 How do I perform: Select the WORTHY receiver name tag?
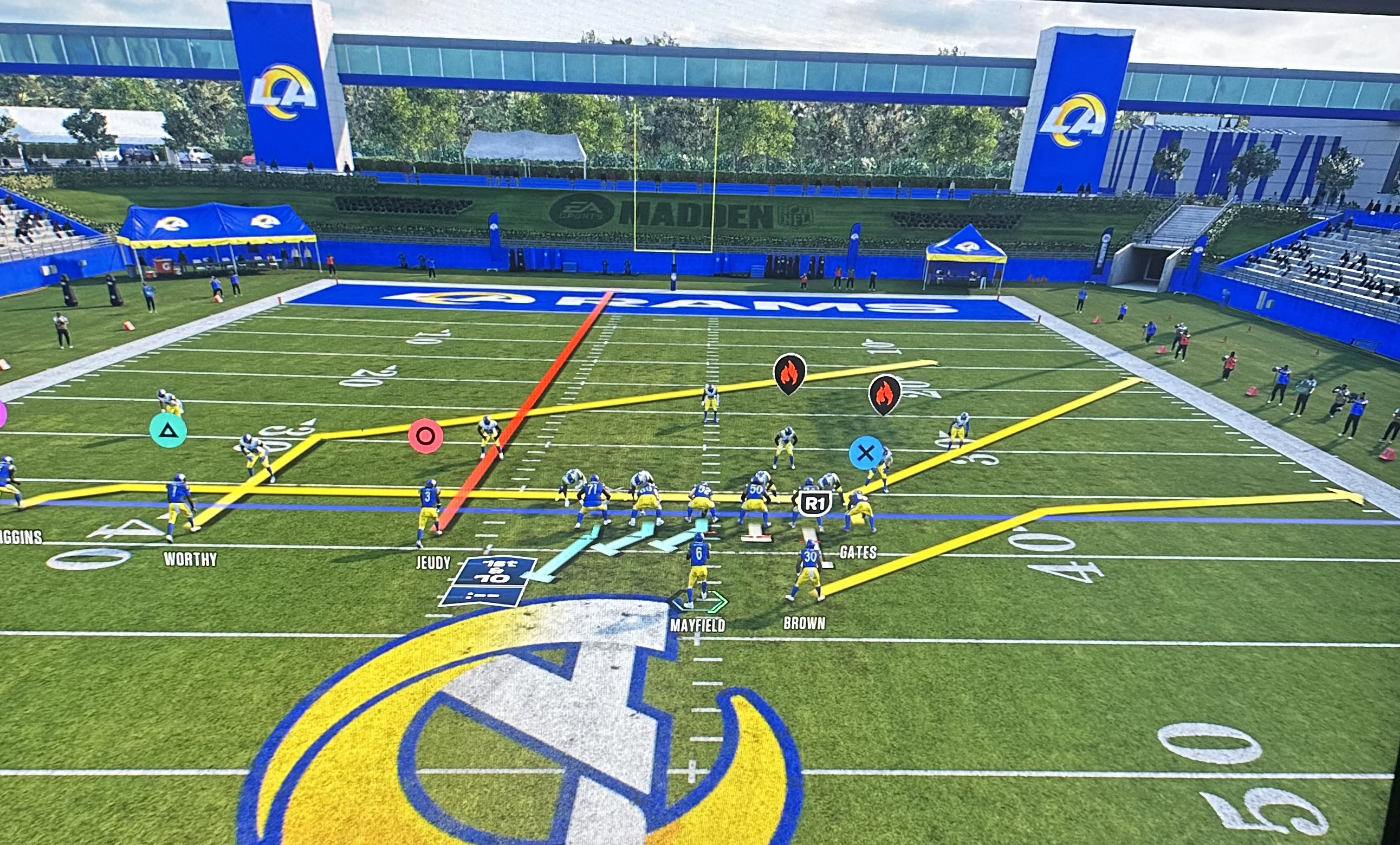click(x=190, y=560)
